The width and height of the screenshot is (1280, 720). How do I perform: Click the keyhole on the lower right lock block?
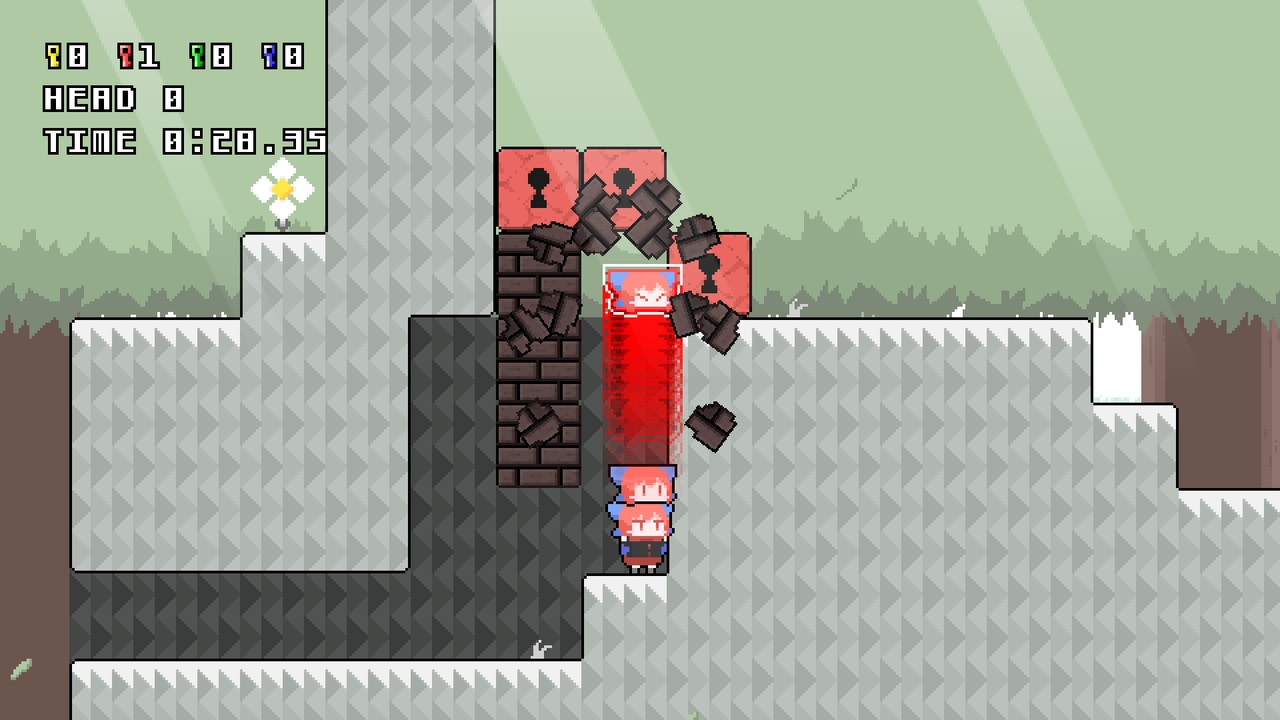pyautogui.click(x=709, y=273)
